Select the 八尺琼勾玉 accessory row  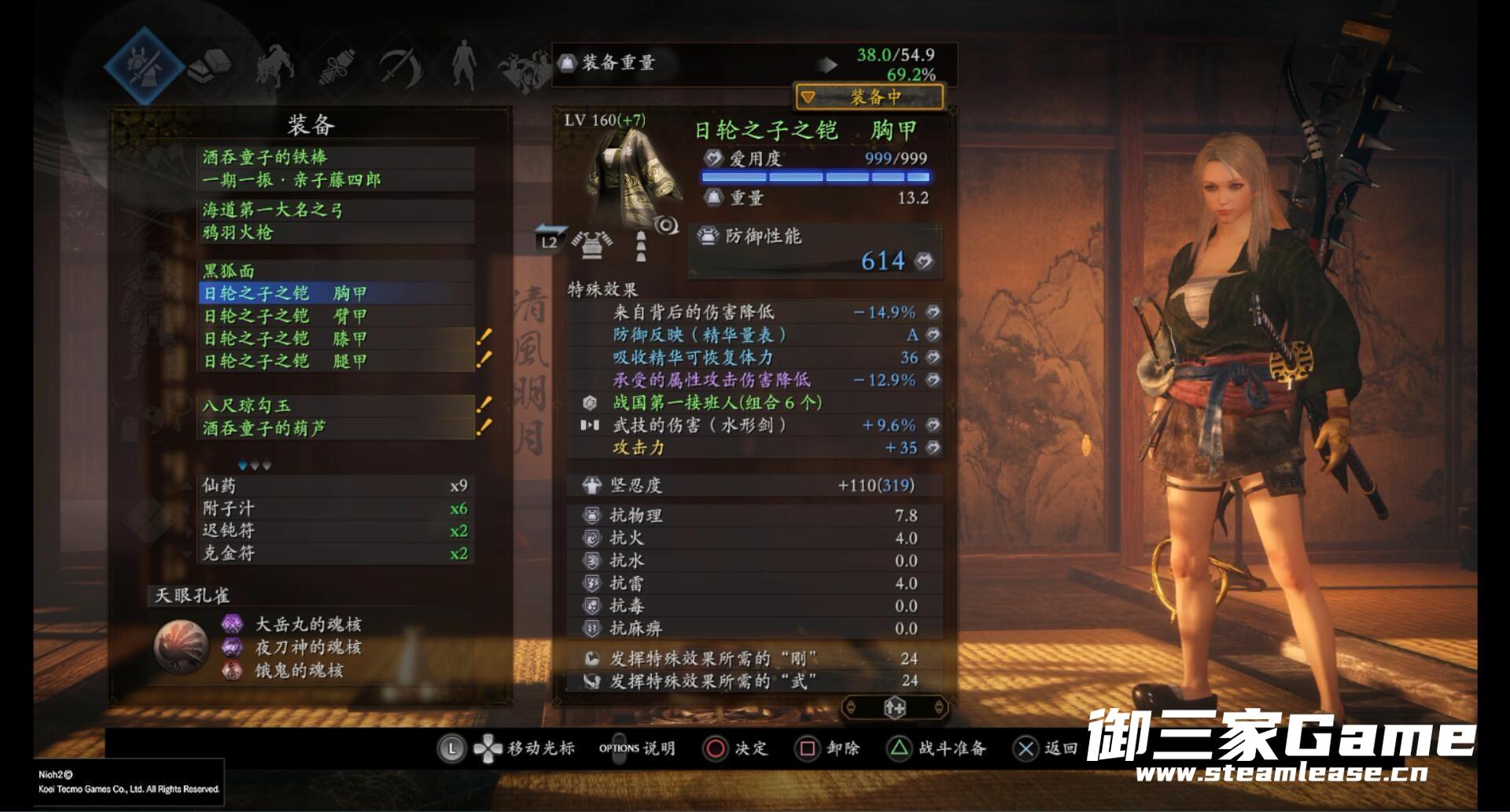click(337, 406)
